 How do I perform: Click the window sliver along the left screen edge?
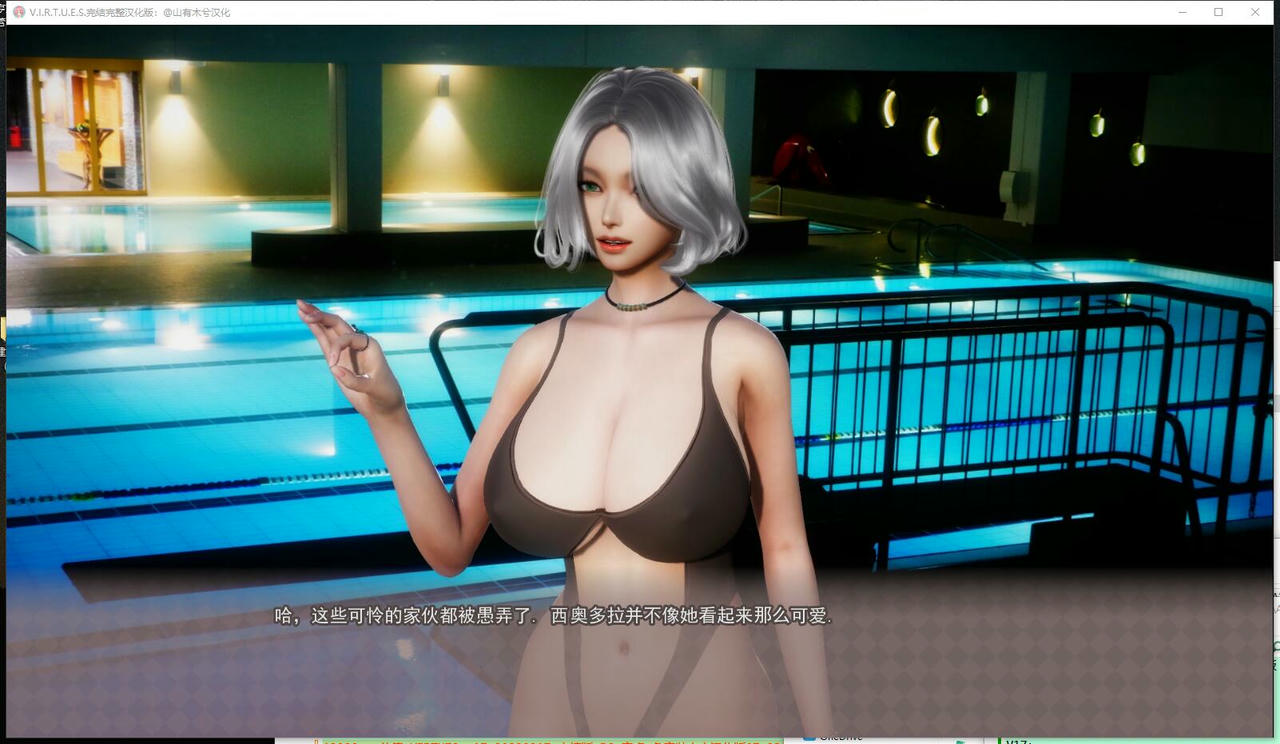(3, 350)
